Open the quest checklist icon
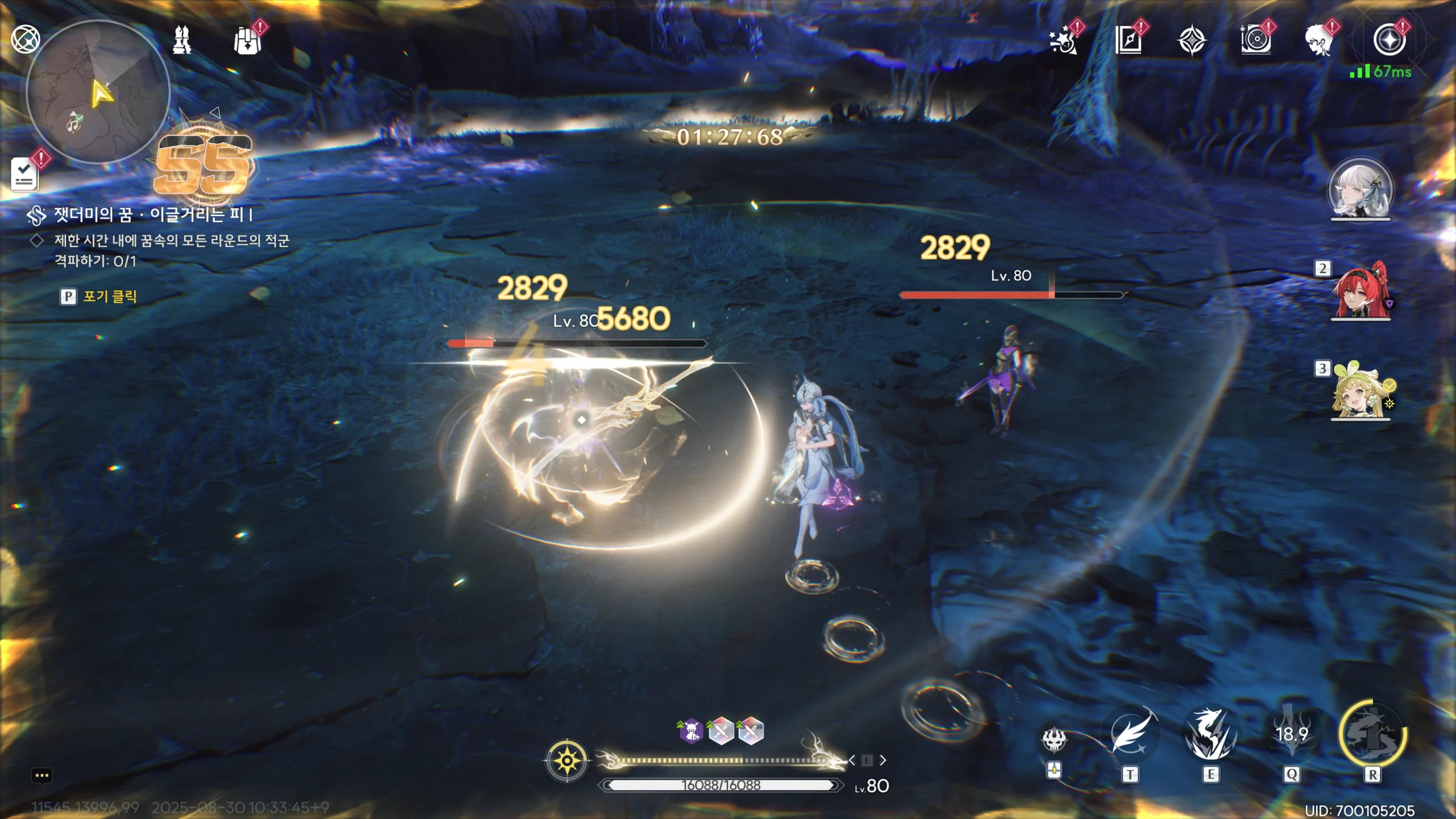This screenshot has height=819, width=1456. pos(24,174)
